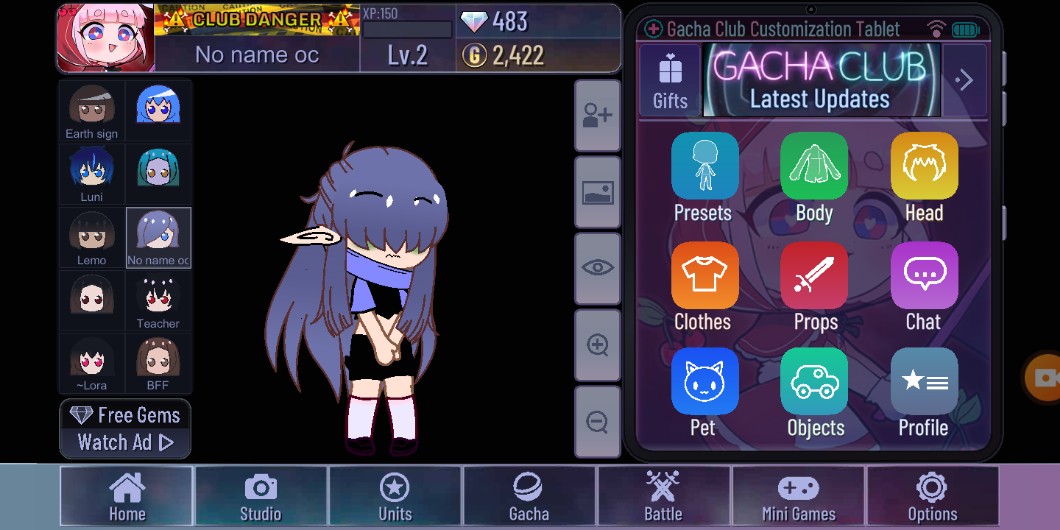1060x530 pixels.
Task: Open the Mini Games tab
Action: 798,497
